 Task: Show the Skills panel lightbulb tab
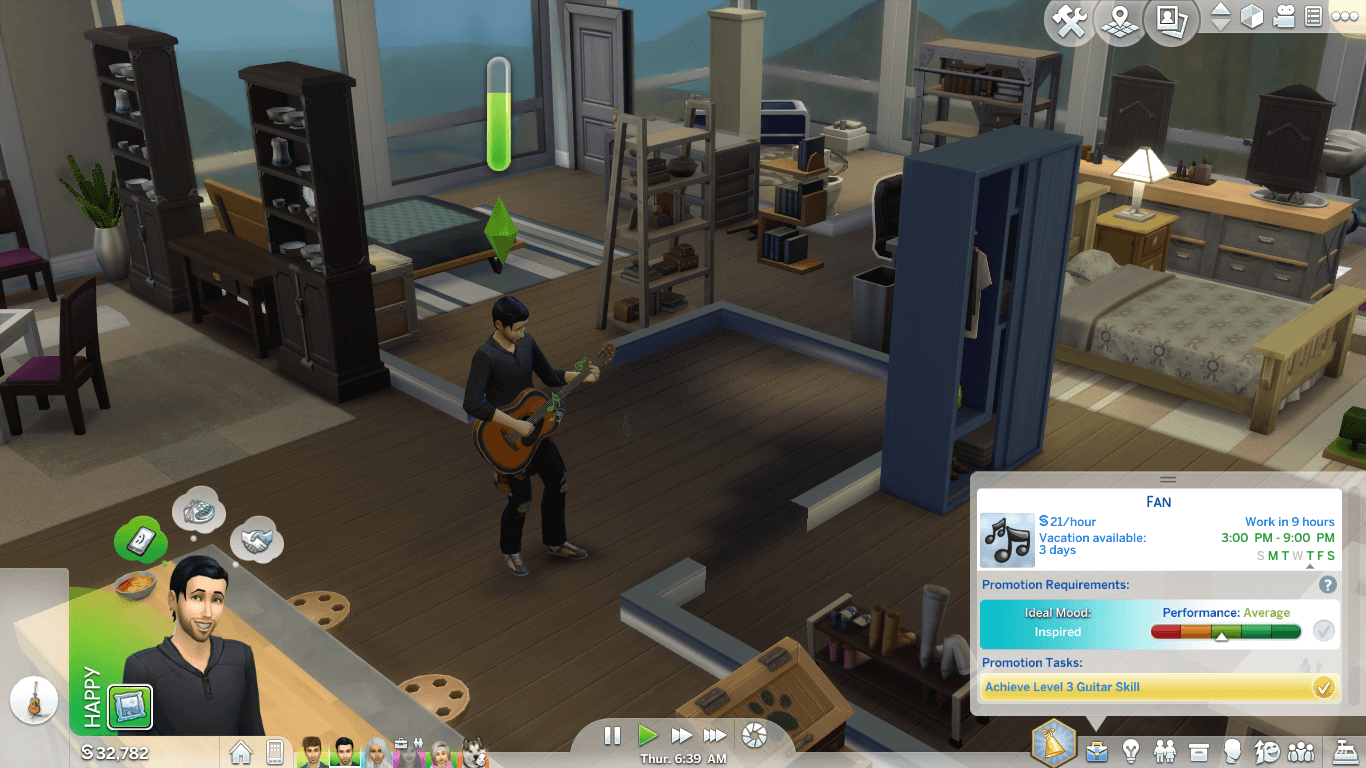[x=1131, y=750]
